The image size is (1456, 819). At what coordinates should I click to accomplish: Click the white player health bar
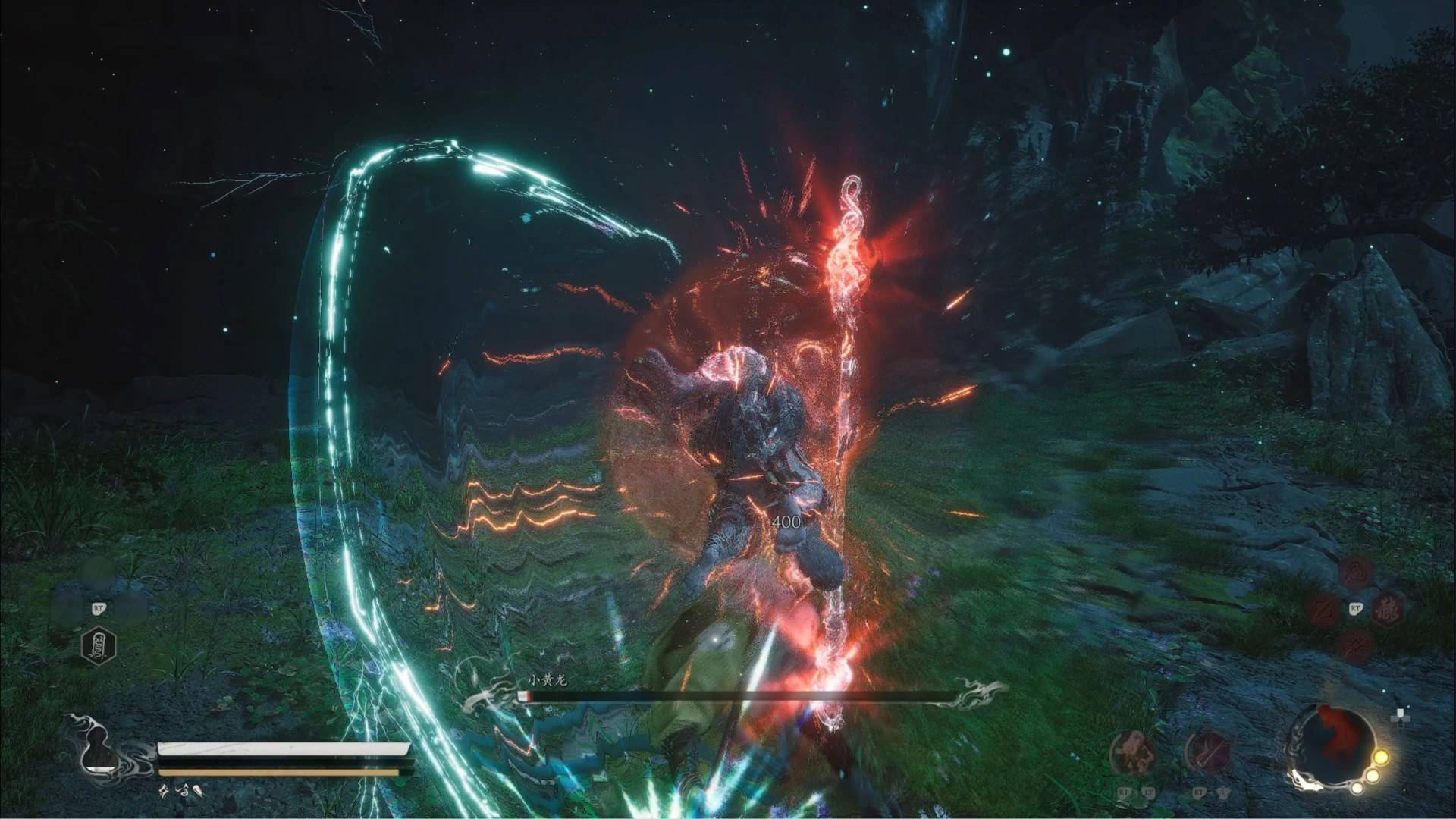coord(284,749)
